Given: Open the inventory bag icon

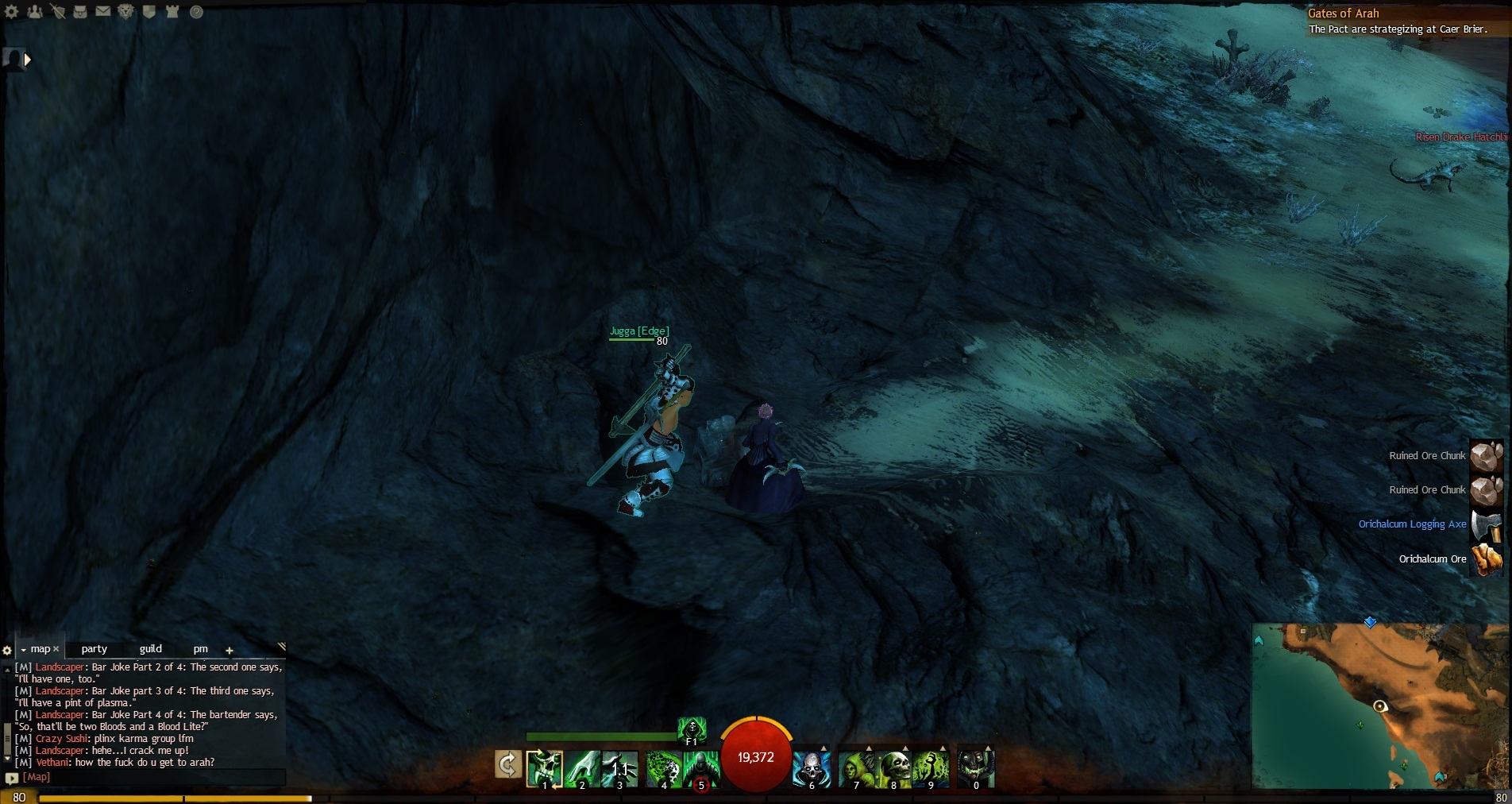Looking at the screenshot, I should pos(80,12).
